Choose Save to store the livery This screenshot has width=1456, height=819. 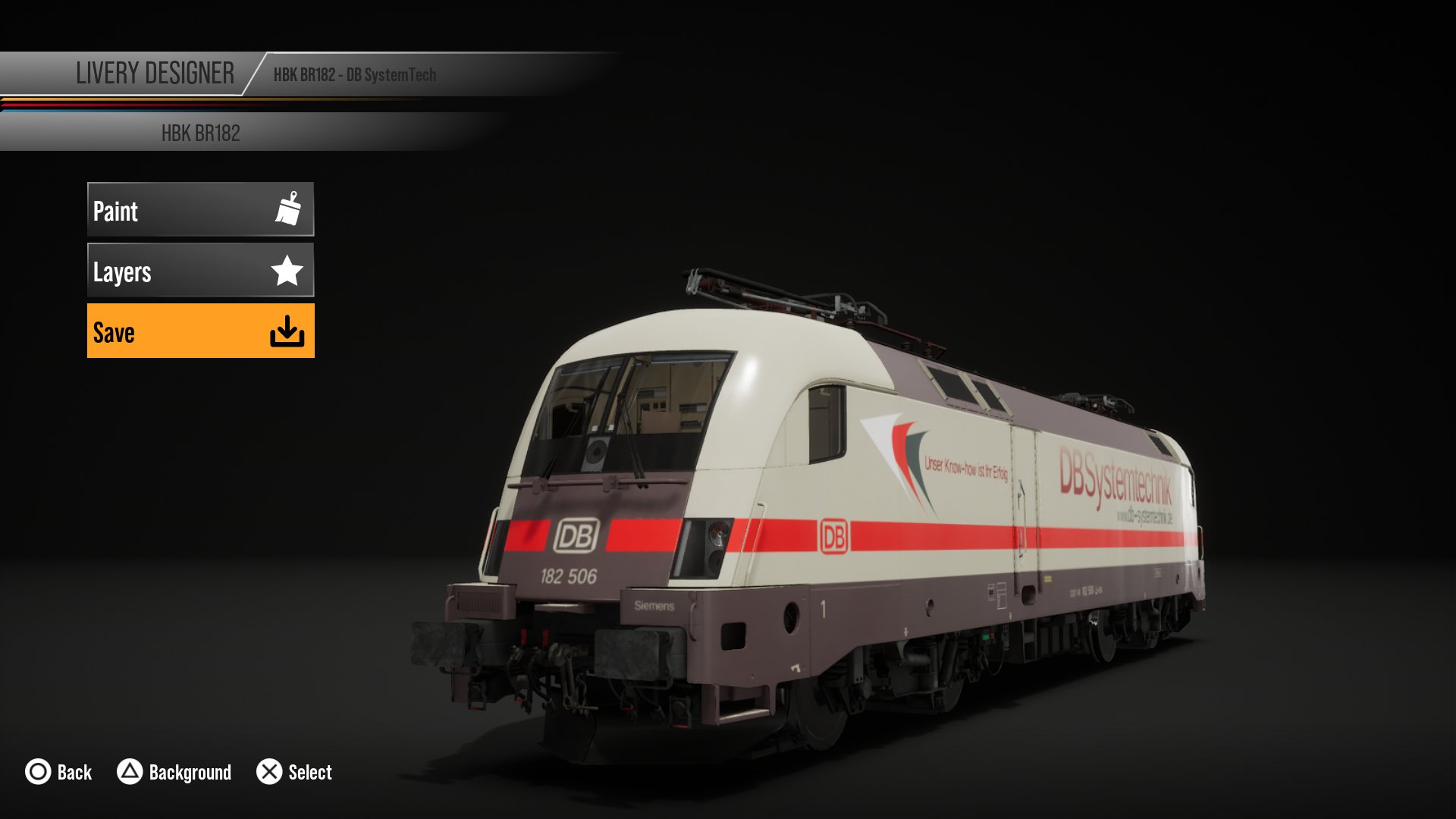(200, 331)
